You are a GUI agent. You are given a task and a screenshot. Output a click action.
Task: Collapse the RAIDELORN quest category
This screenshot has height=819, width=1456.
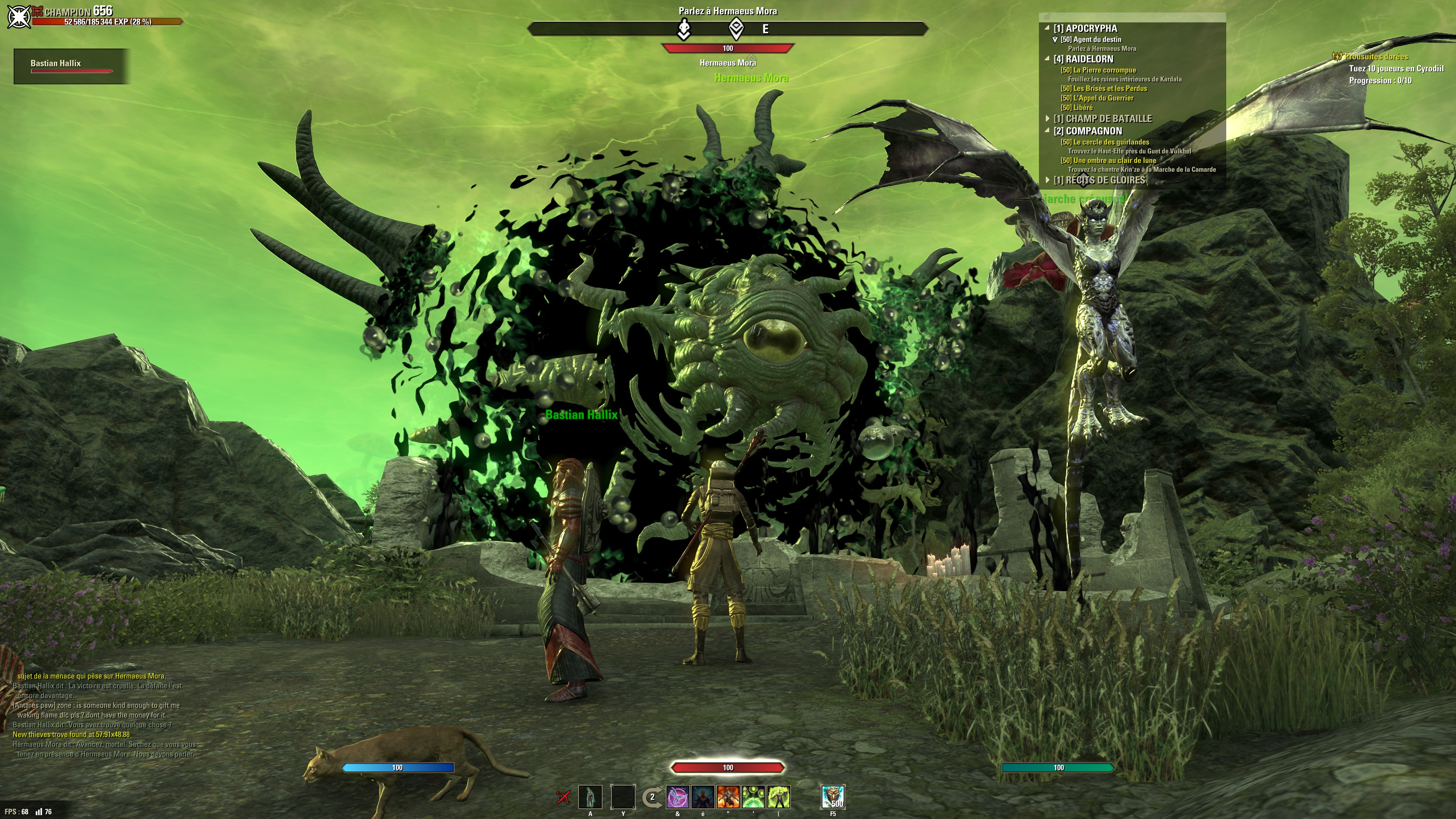tap(1047, 59)
